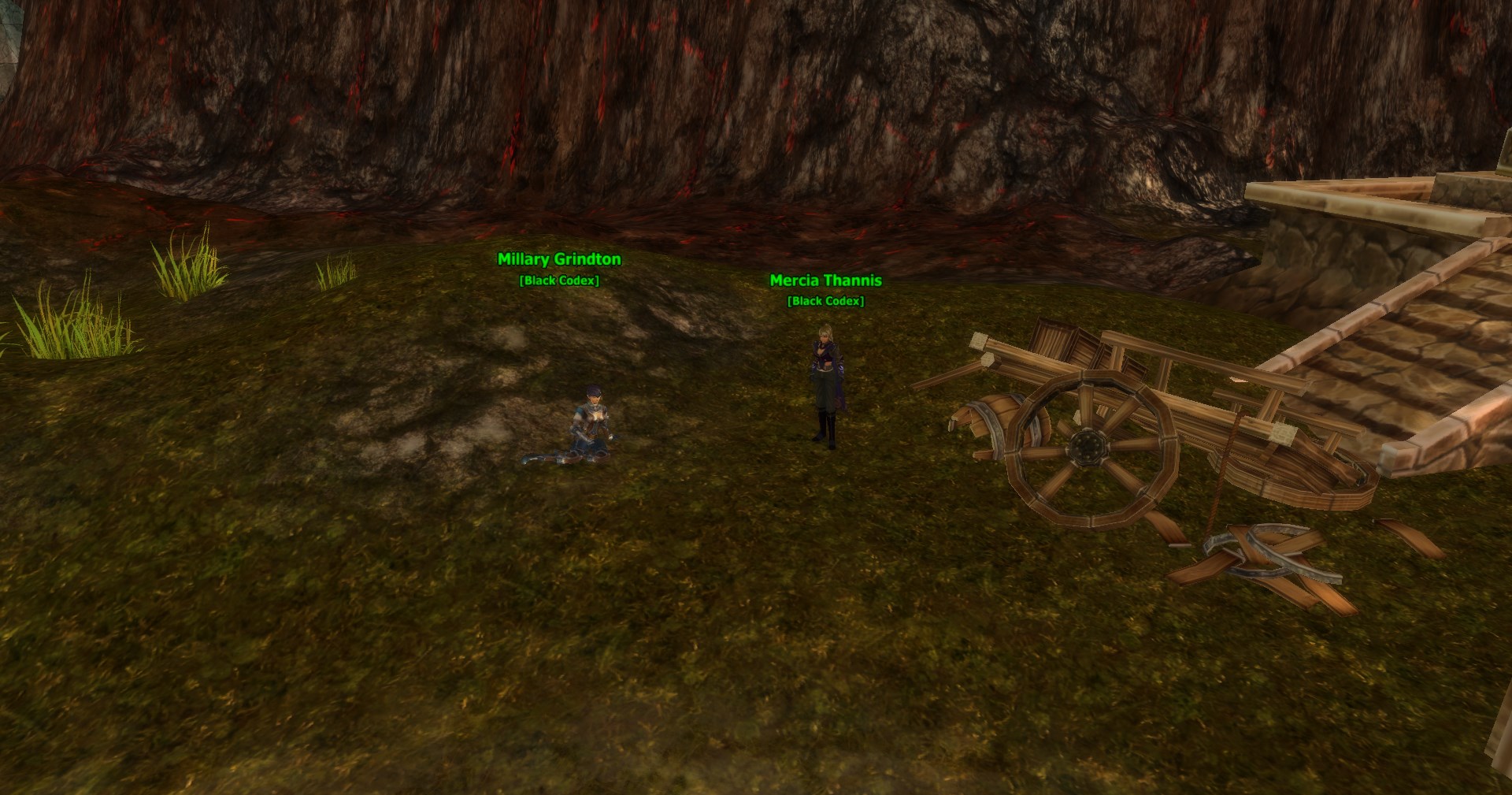Target the Mercia Thannis nameplate
Image resolution: width=1512 pixels, height=795 pixels.
pyautogui.click(x=825, y=280)
